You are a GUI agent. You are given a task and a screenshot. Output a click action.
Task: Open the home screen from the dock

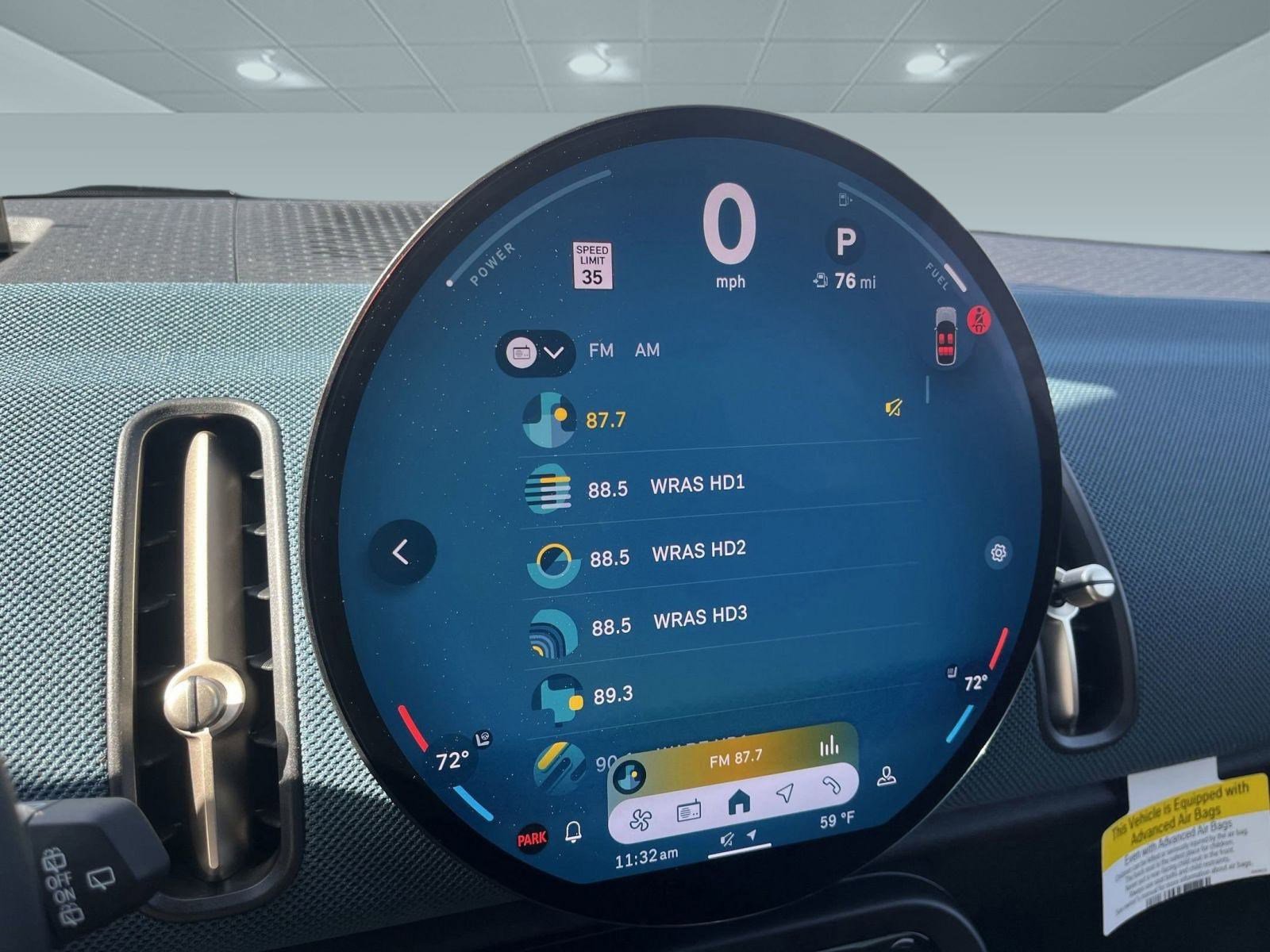pyautogui.click(x=738, y=803)
